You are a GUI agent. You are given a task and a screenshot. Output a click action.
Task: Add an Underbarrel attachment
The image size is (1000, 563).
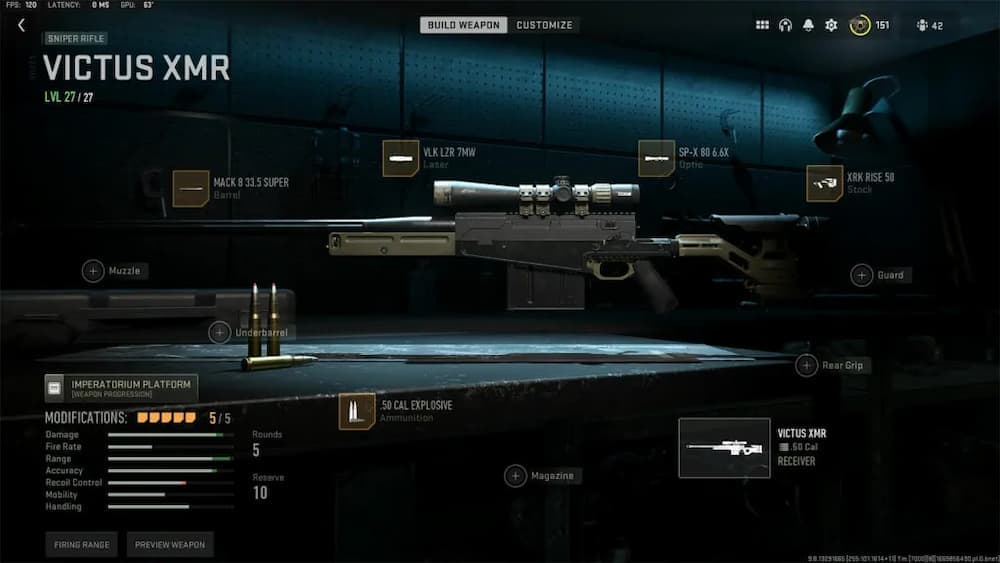click(220, 332)
